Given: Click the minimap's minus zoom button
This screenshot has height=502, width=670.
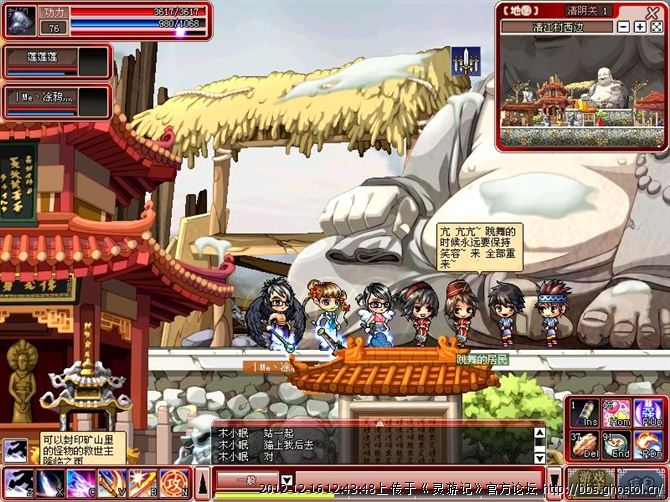Looking at the screenshot, I should [625, 27].
